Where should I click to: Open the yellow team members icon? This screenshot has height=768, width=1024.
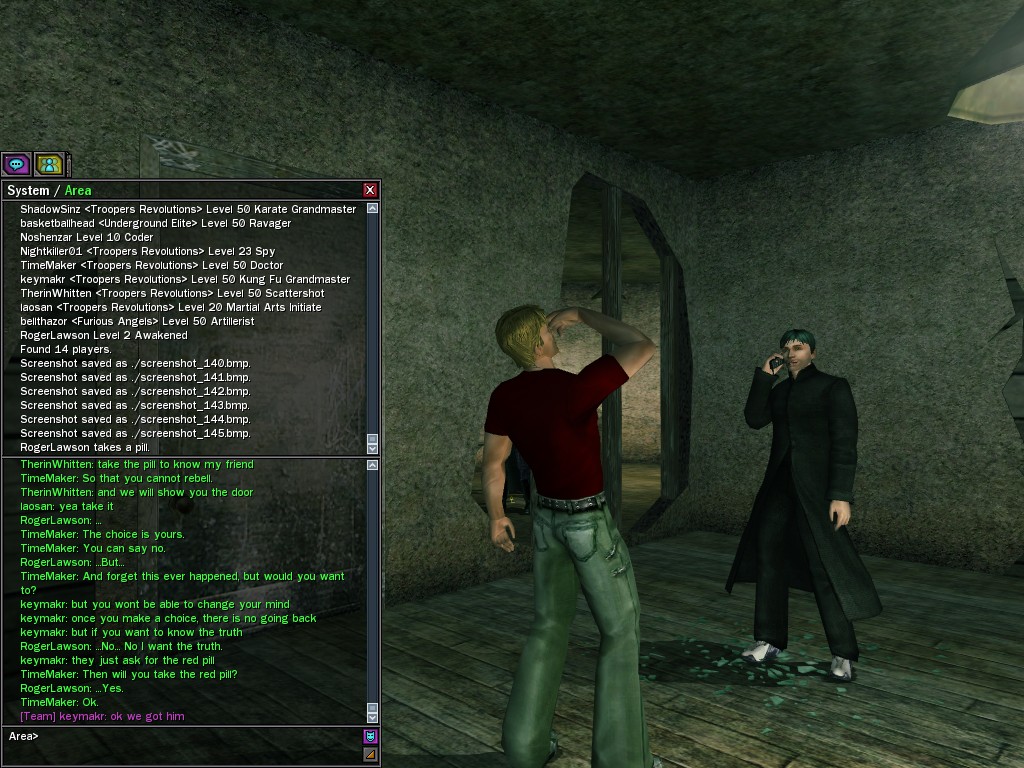(48, 164)
